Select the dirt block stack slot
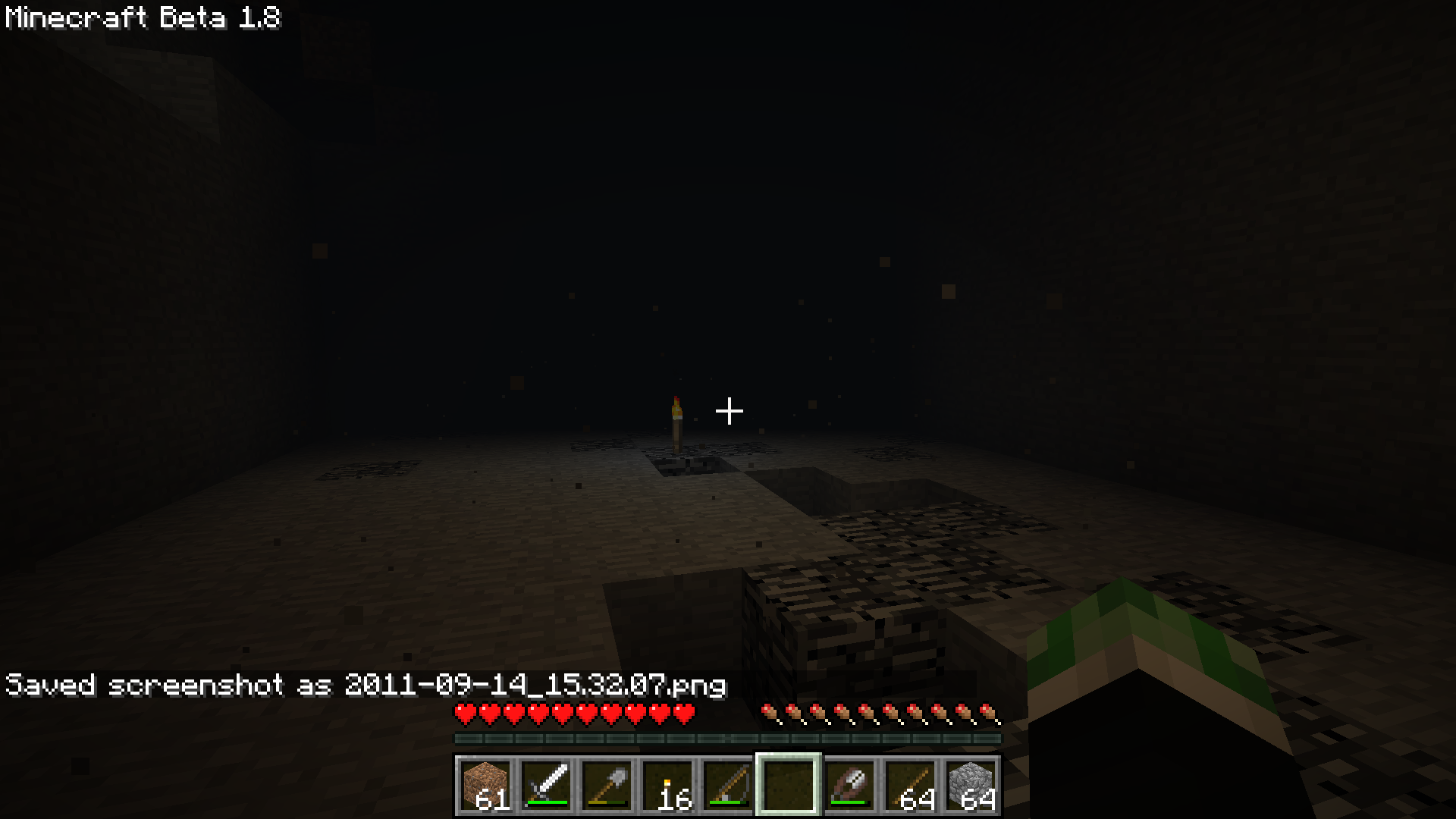The image size is (1456, 819). (485, 785)
